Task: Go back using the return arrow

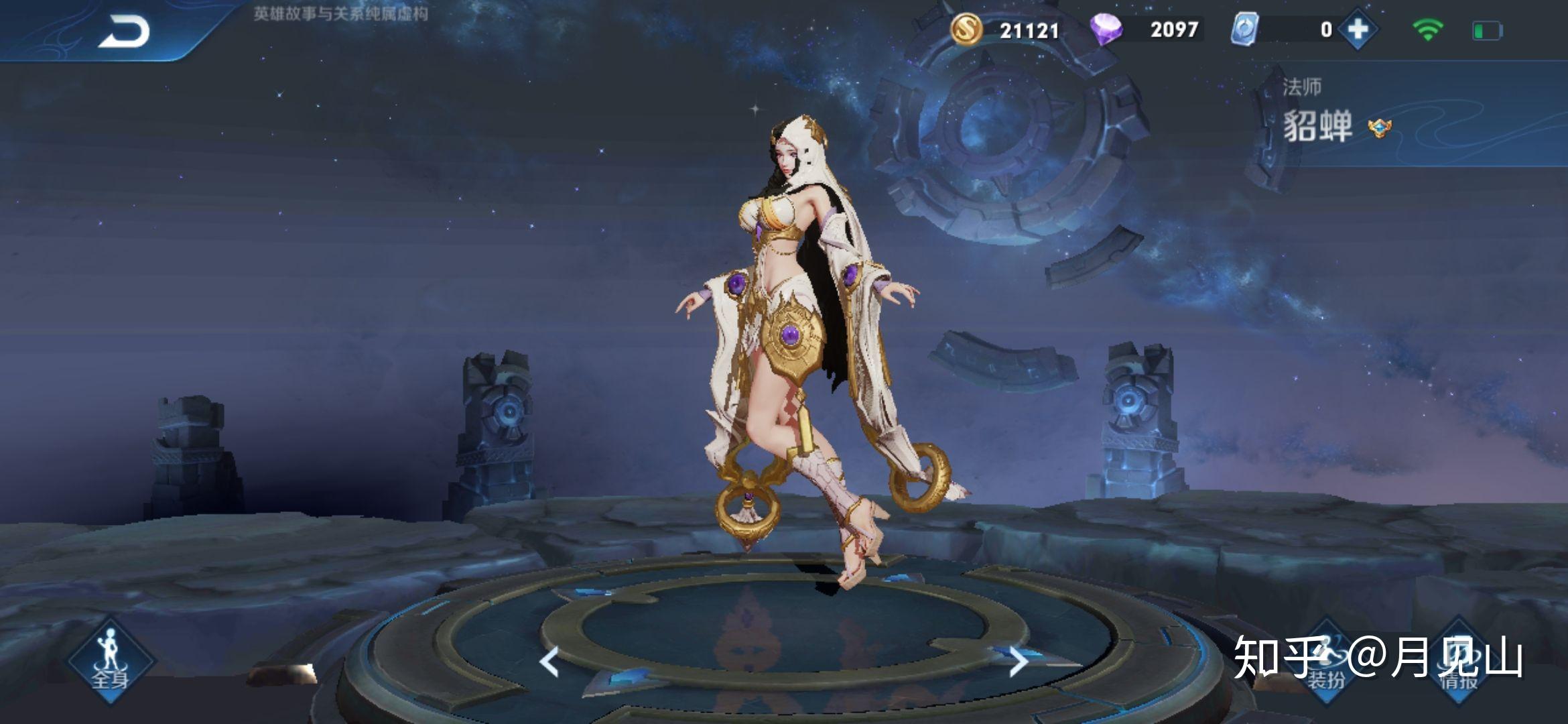Action: click(x=125, y=32)
